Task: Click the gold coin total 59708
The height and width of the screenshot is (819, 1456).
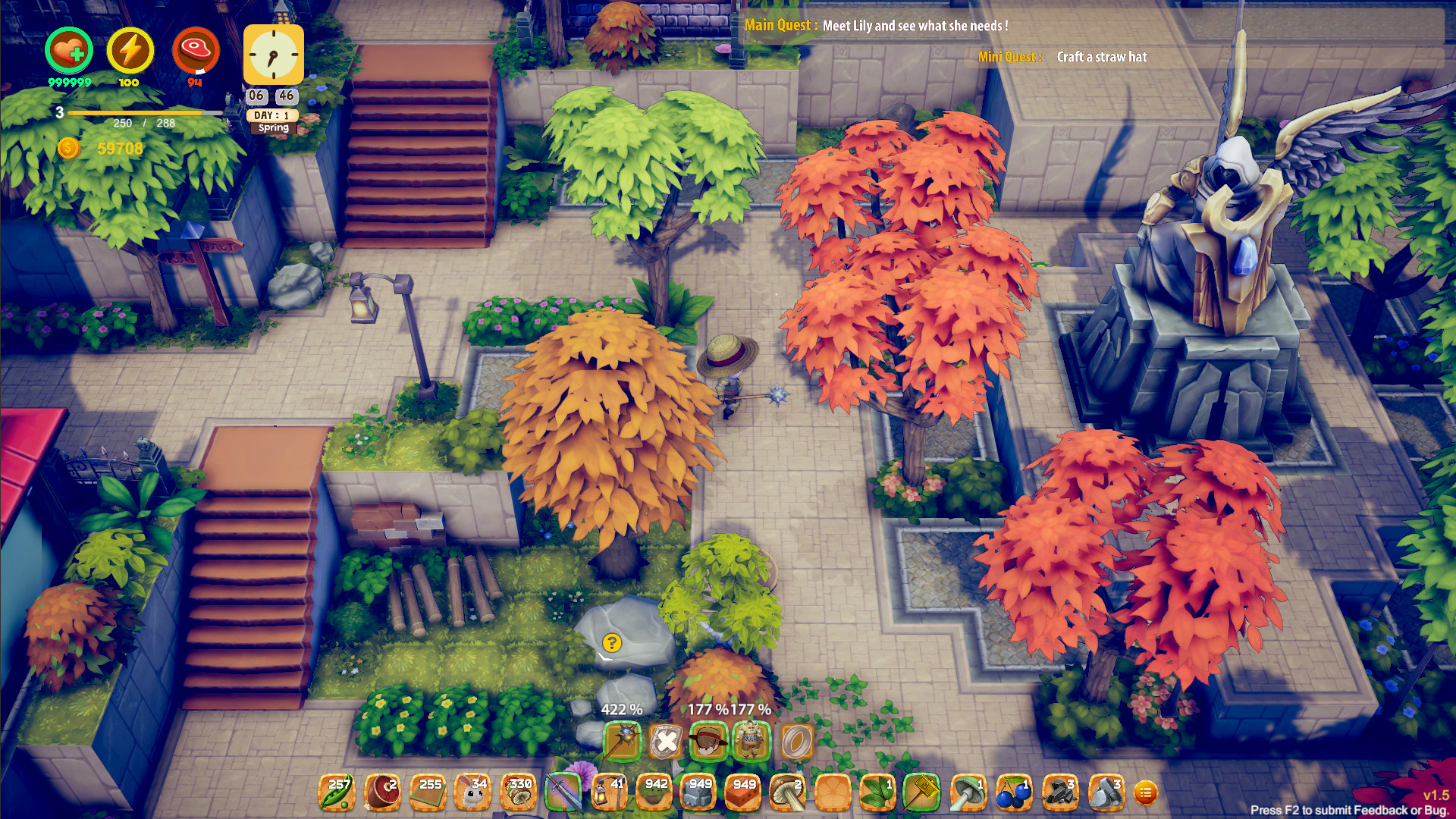Action: pos(118,149)
